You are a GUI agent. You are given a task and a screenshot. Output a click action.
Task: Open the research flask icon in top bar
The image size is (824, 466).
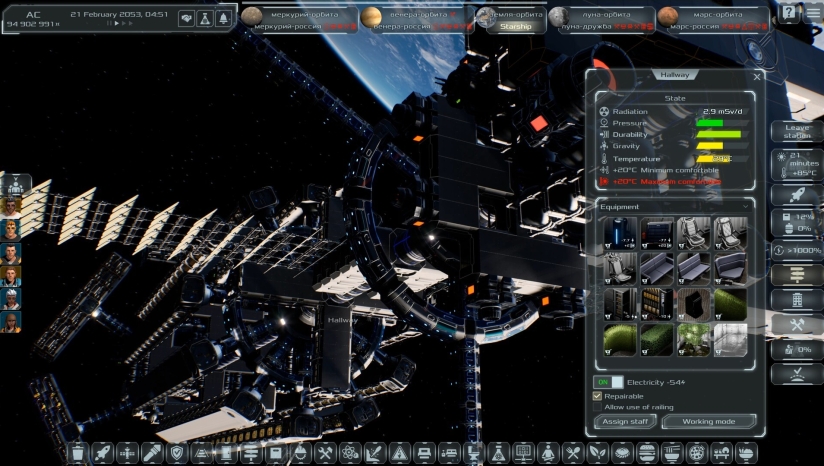[x=204, y=18]
